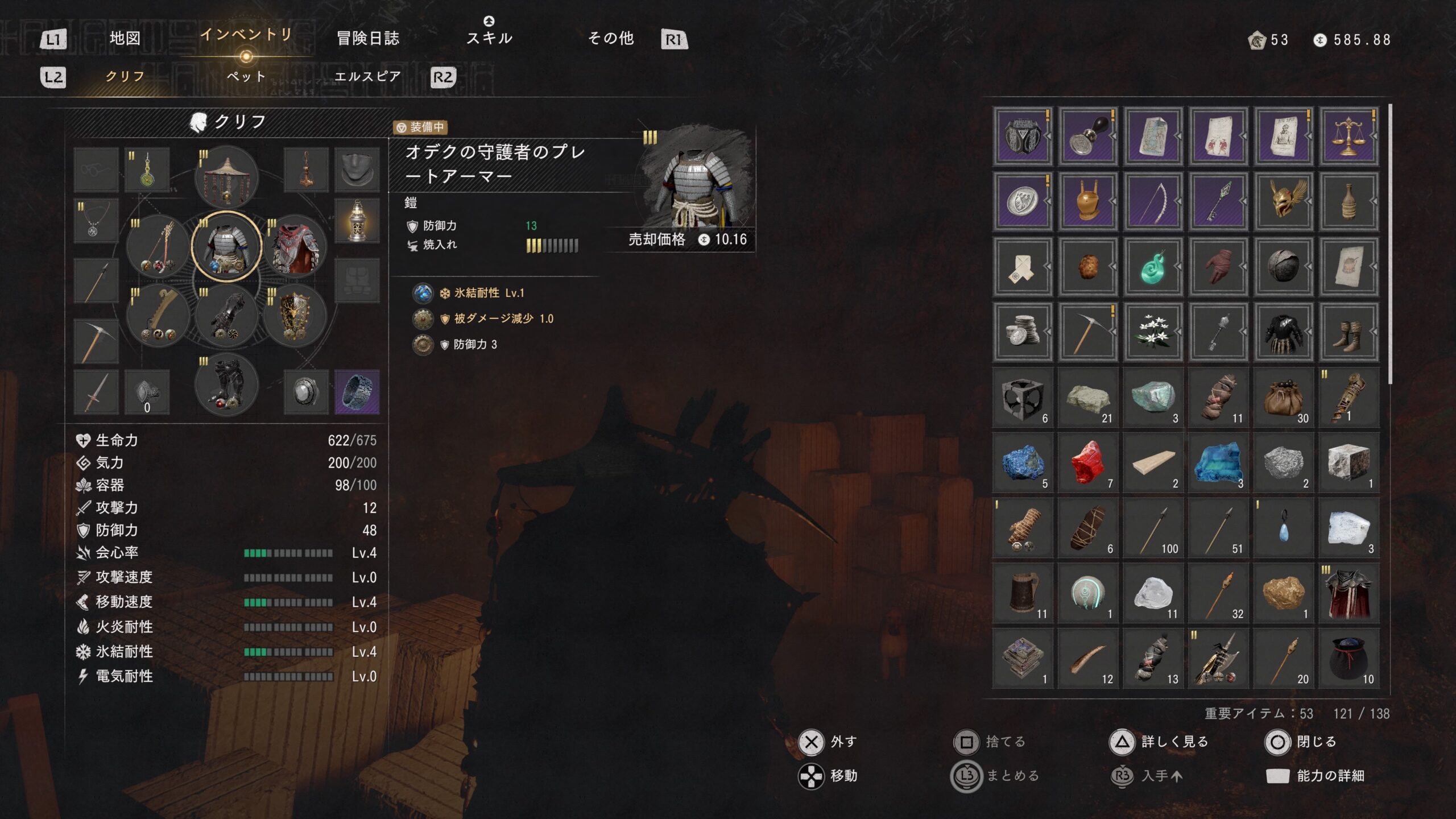Select the equipped tasseled hat slot
Image resolution: width=1456 pixels, height=819 pixels.
[226, 177]
